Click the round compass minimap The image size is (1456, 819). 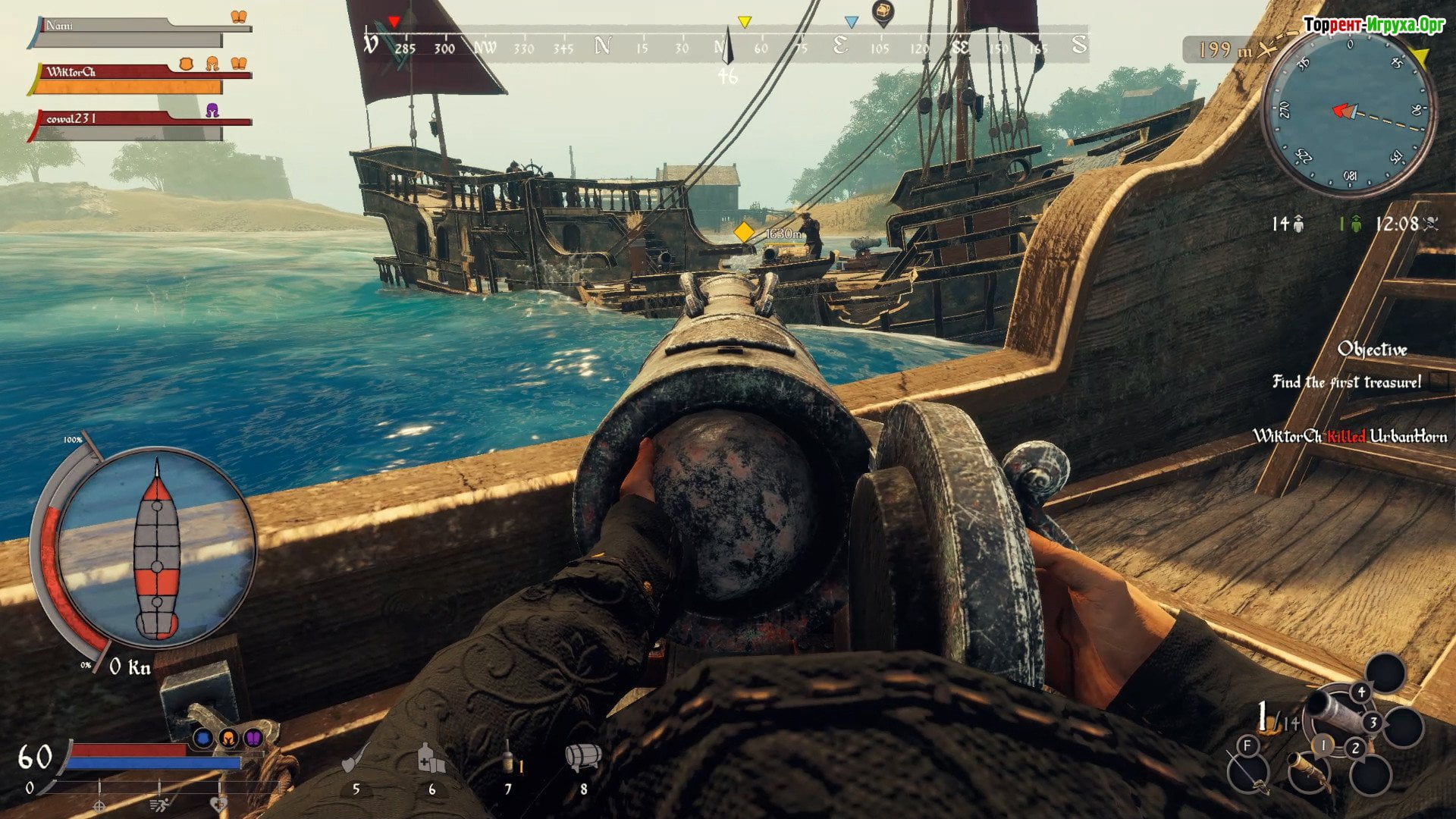(x=1348, y=112)
